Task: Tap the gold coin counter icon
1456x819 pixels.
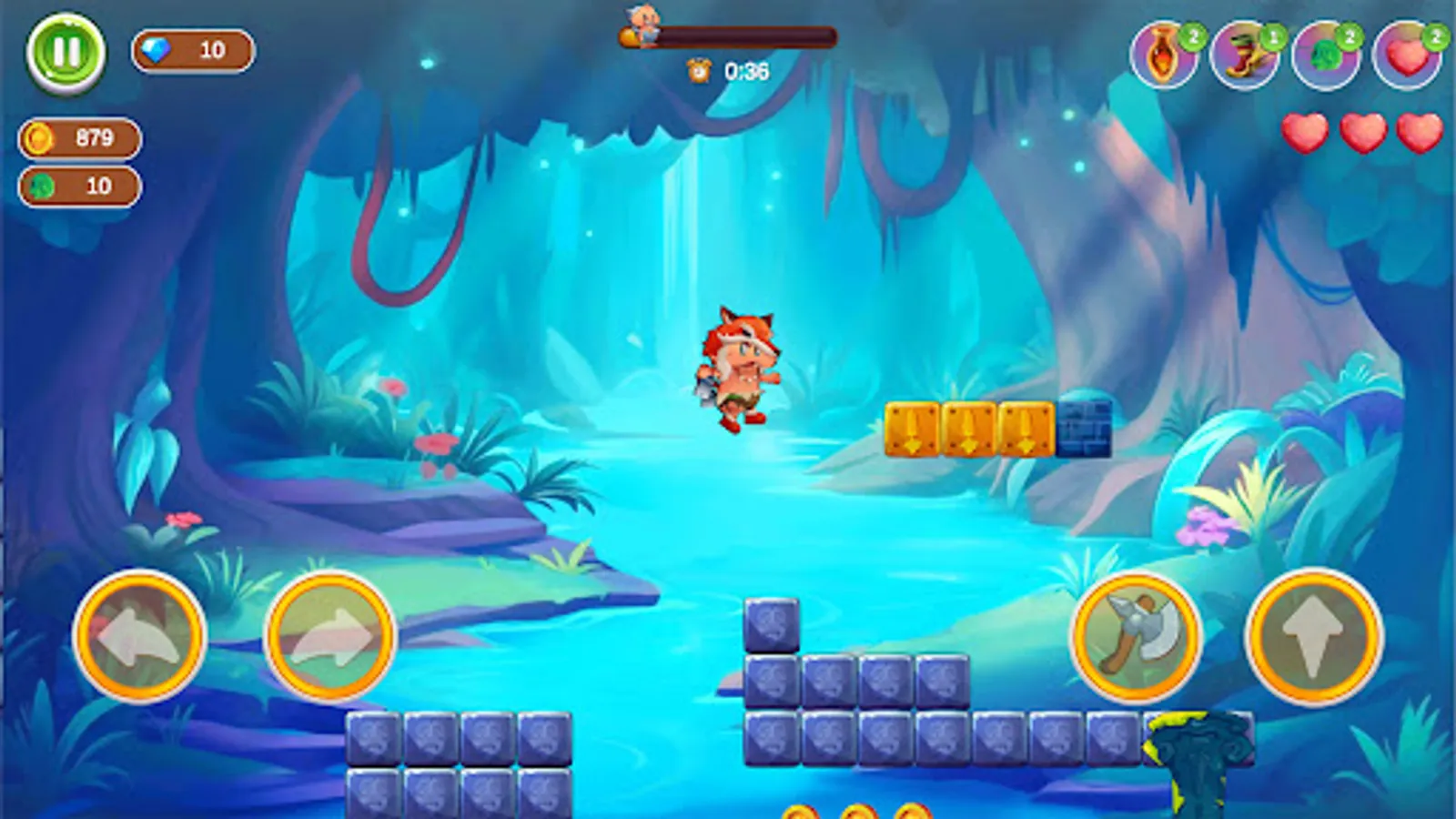Action: click(40, 139)
